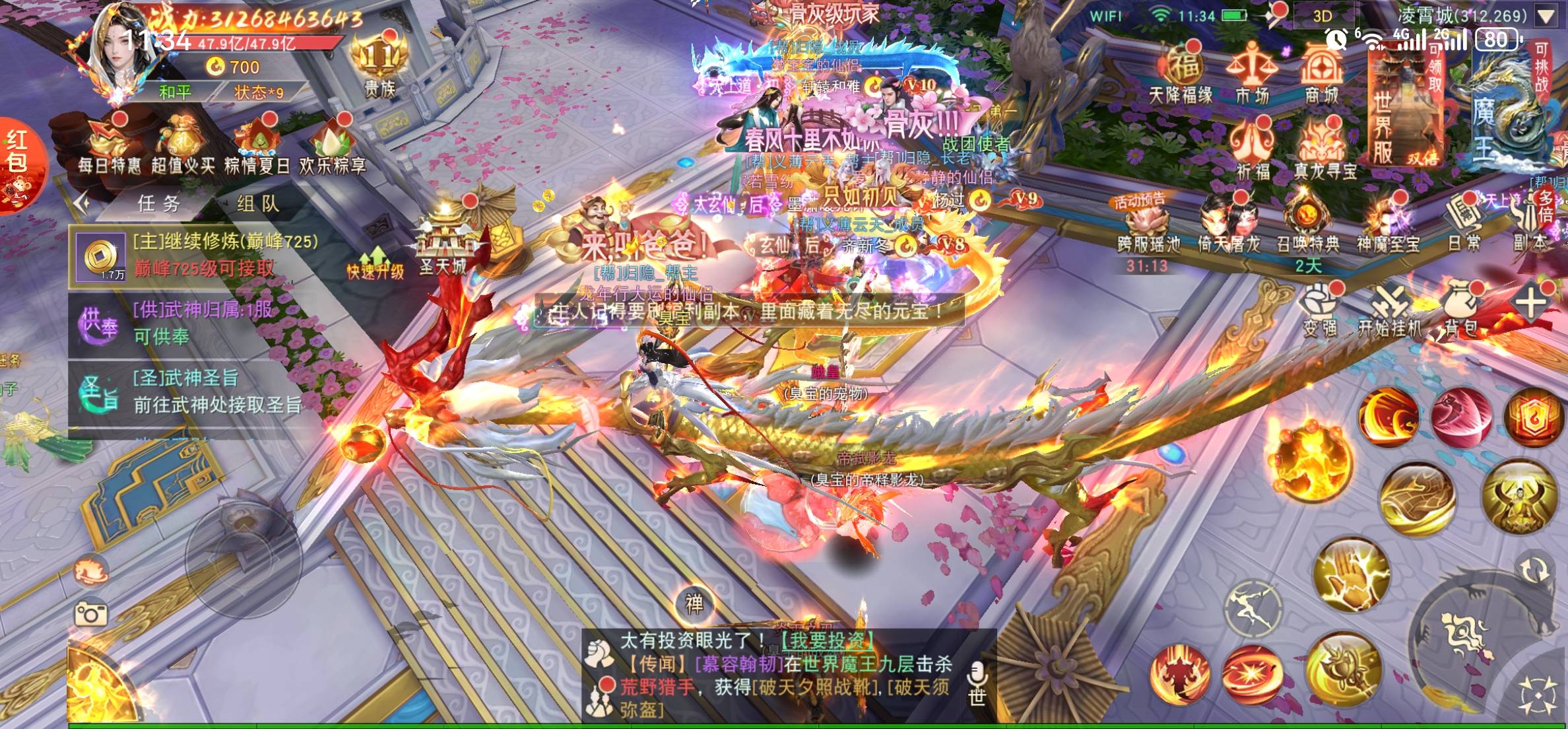Toggle the 3D view mode button
Image resolution: width=1568 pixels, height=729 pixels.
coord(1322,16)
